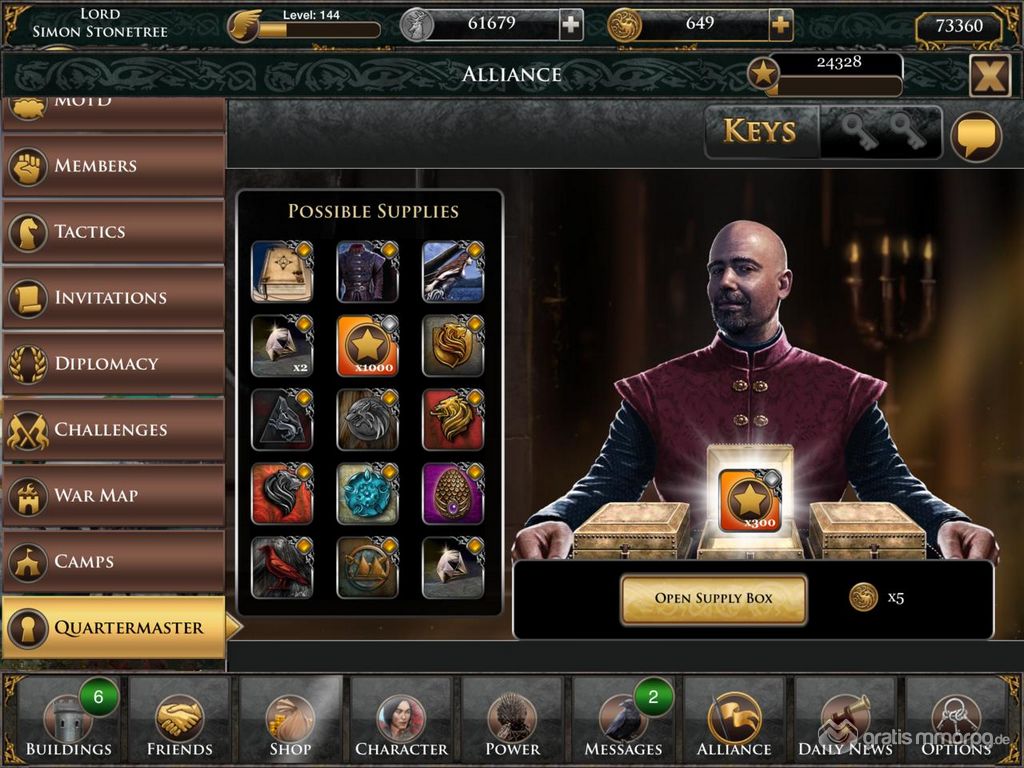Open the Daily News
This screenshot has height=768, width=1024.
click(x=845, y=722)
